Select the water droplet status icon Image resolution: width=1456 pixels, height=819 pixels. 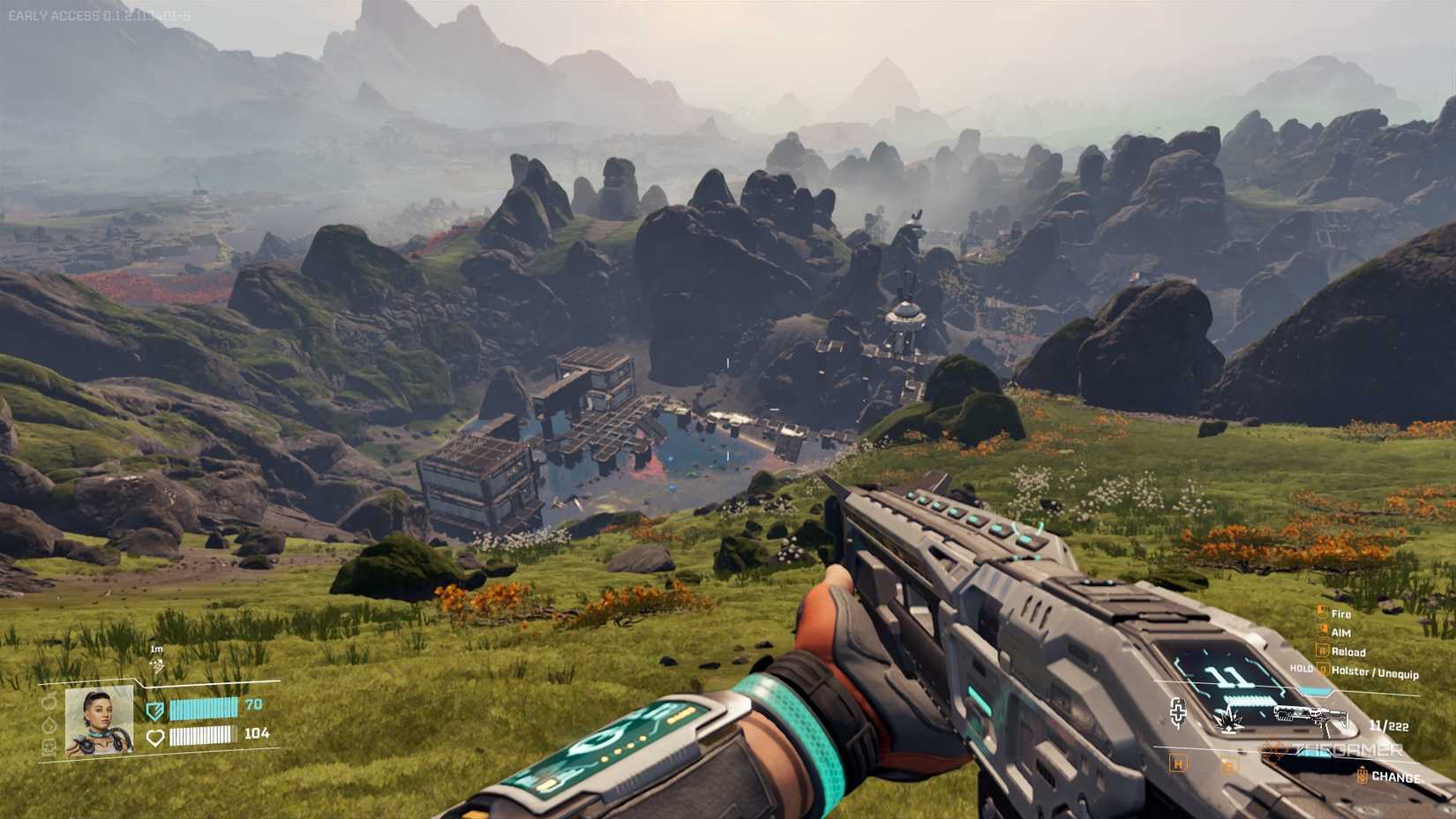[x=49, y=725]
